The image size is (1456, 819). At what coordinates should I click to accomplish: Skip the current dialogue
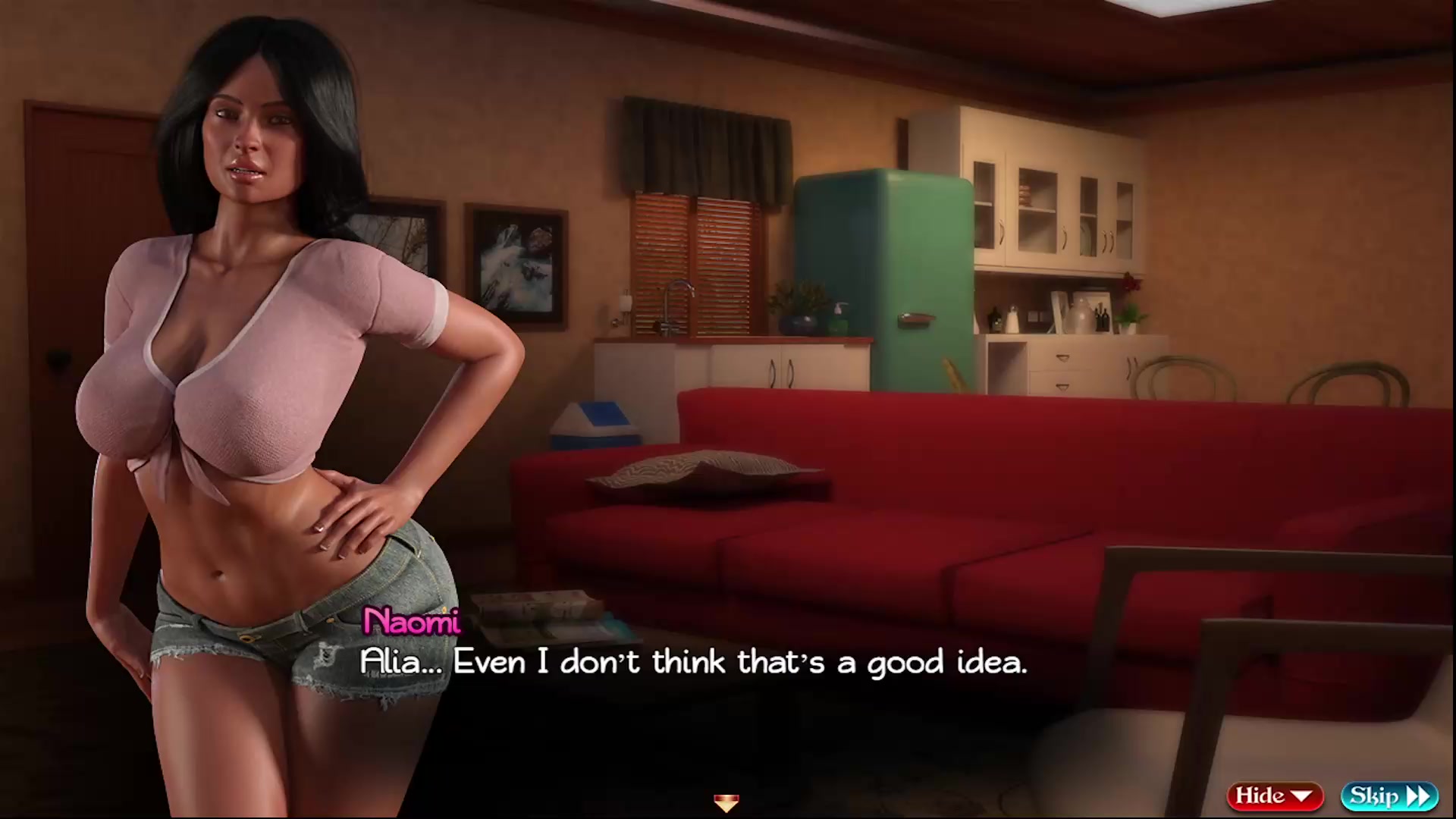[x=1389, y=795]
